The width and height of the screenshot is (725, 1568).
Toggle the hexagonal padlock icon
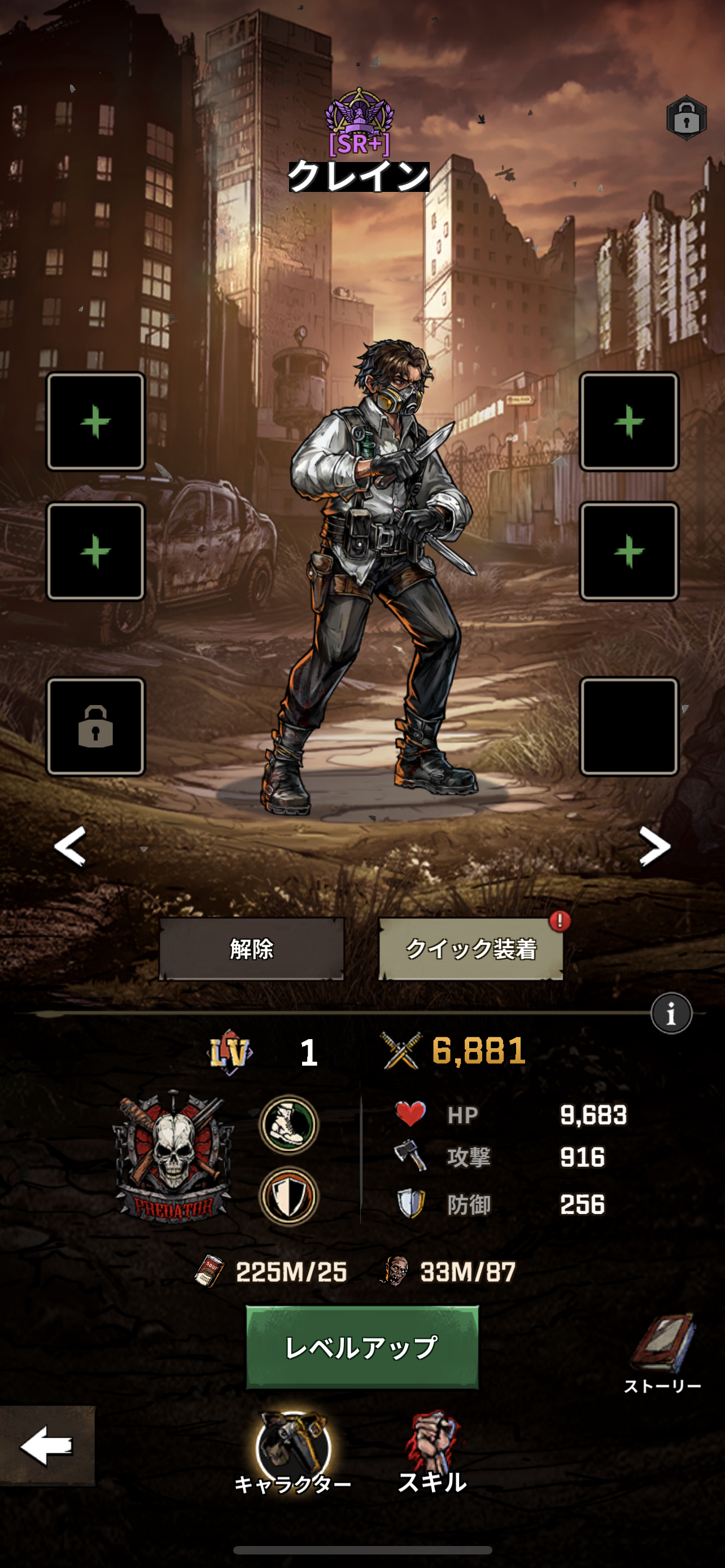[686, 118]
